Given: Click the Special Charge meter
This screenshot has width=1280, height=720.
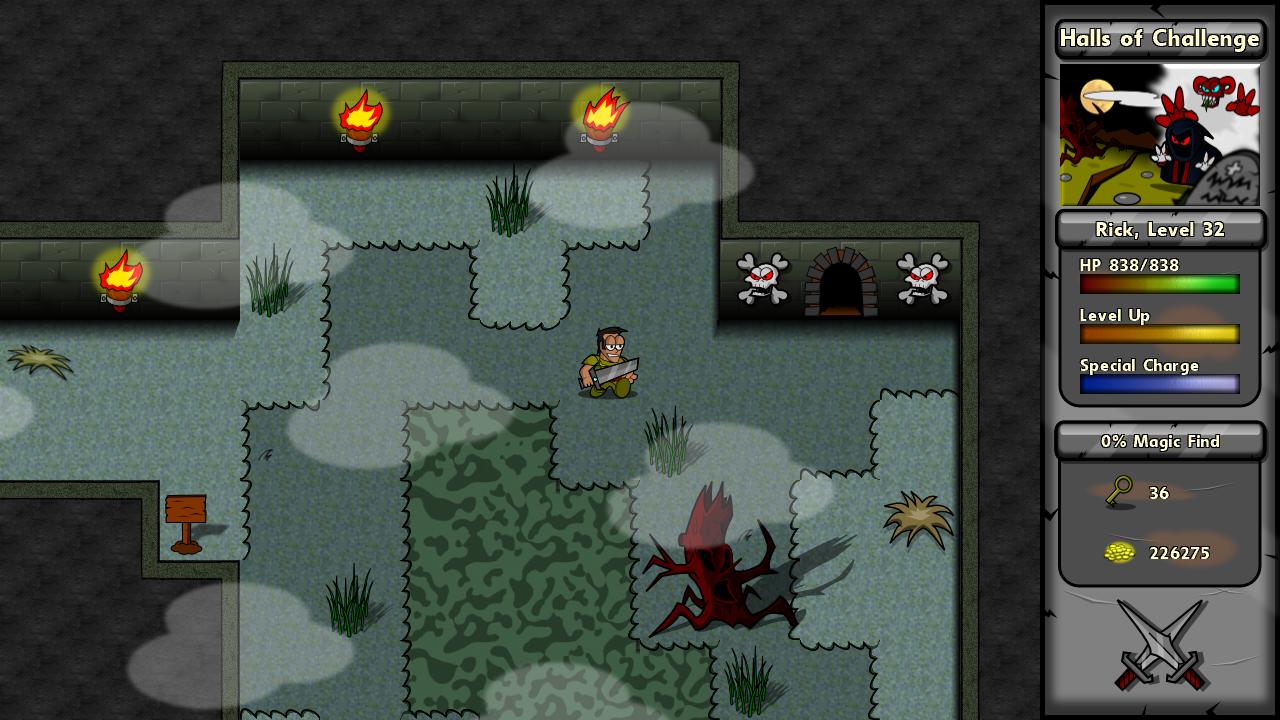Looking at the screenshot, I should (1159, 384).
